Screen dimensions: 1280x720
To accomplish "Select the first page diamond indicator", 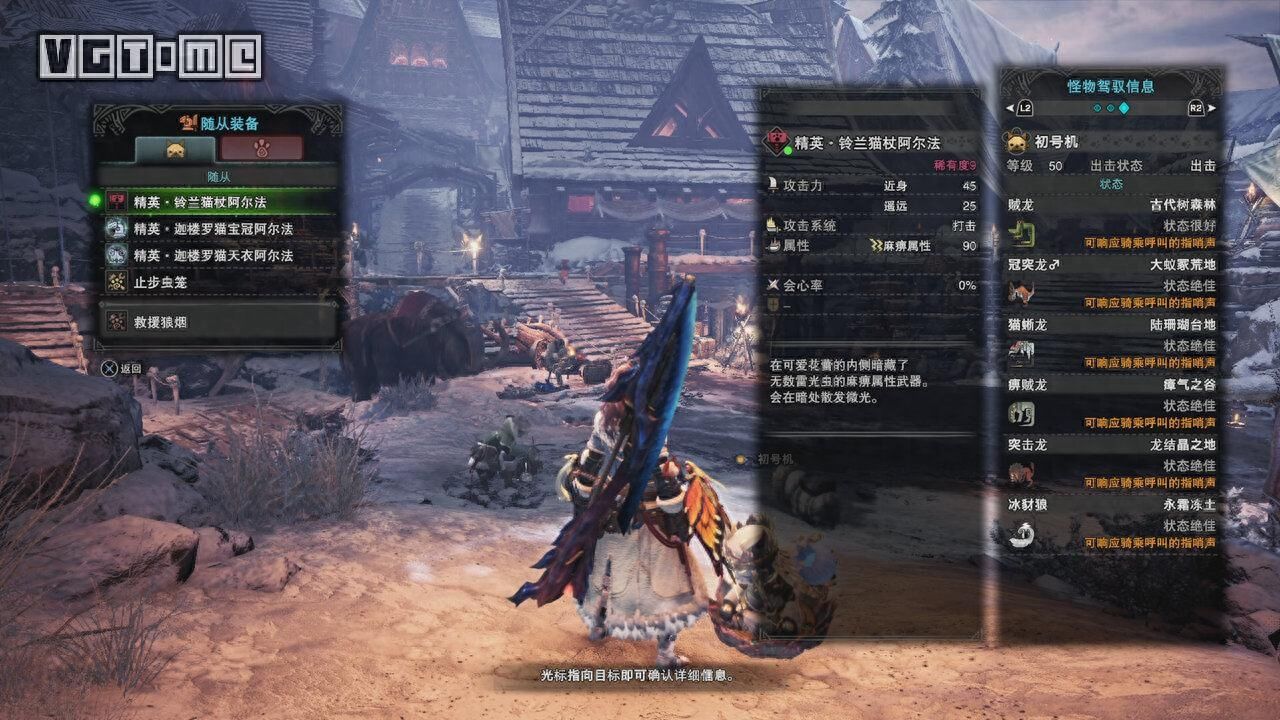I will tap(1096, 108).
